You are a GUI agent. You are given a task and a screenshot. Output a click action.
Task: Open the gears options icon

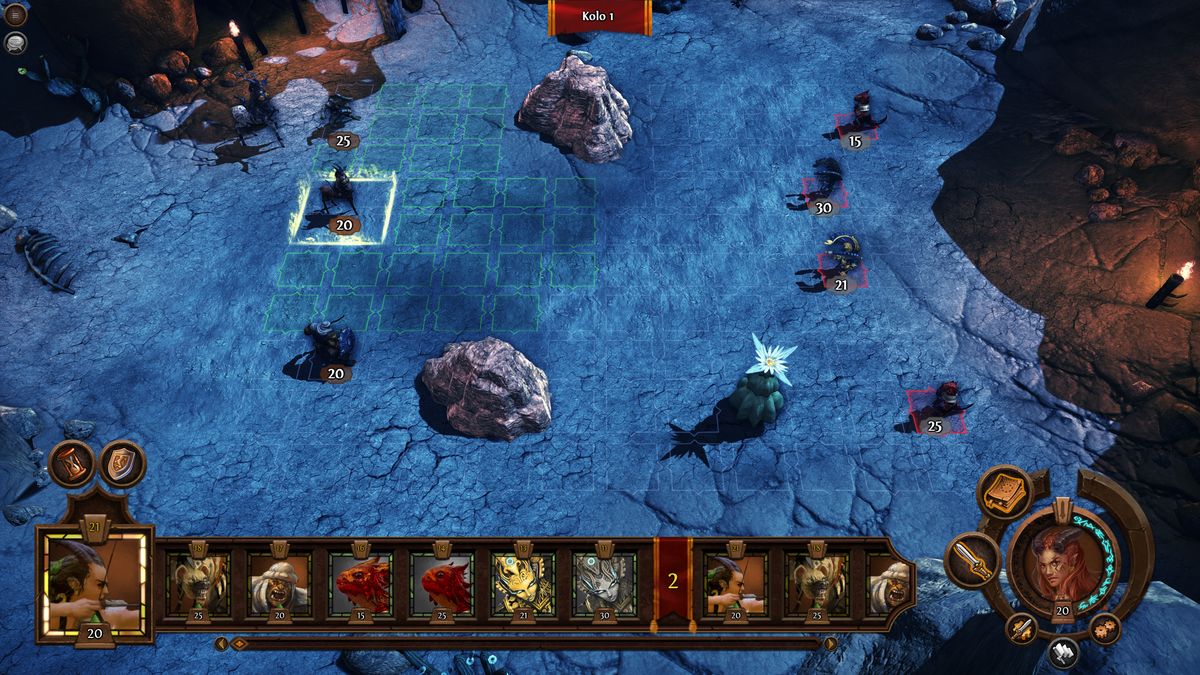1105,629
